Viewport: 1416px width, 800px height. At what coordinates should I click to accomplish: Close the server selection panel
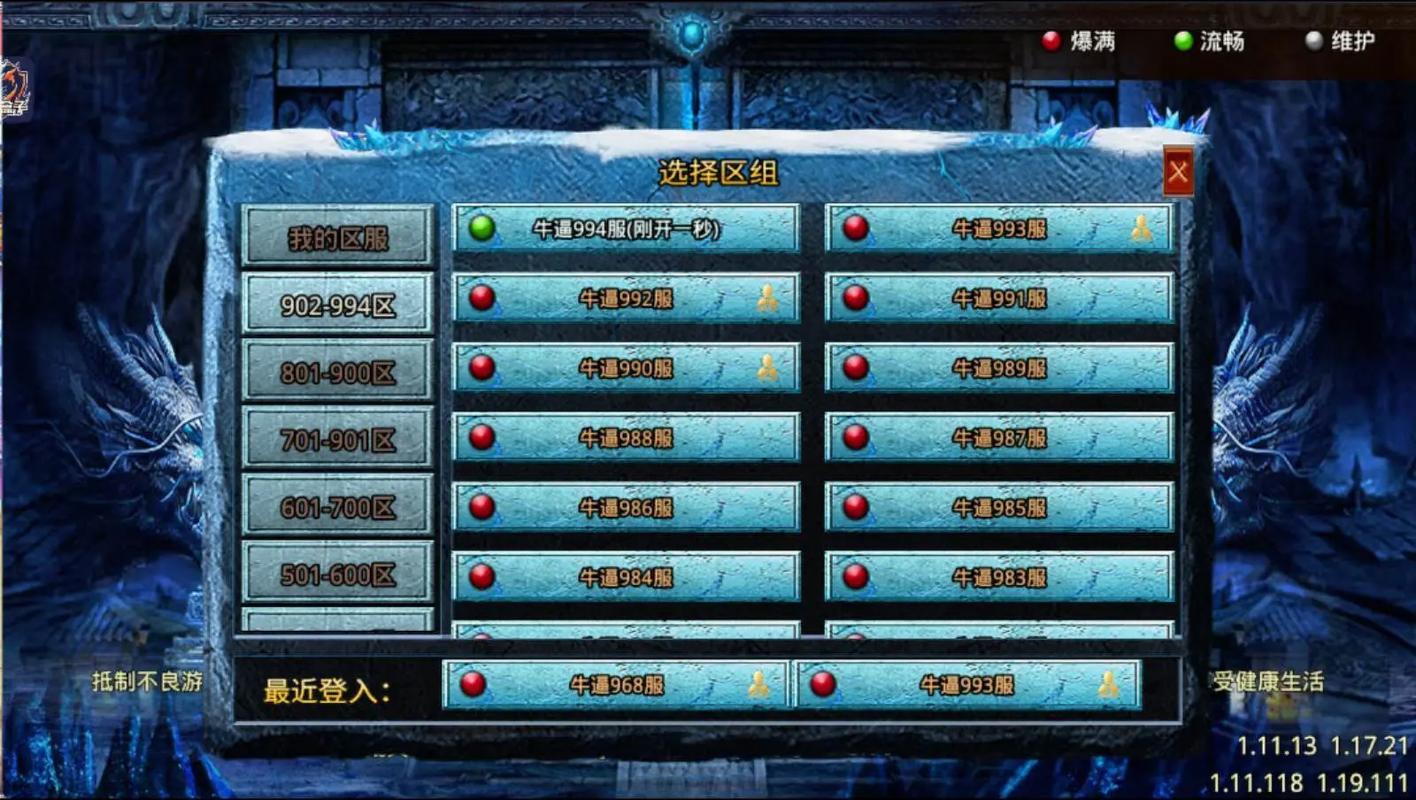click(x=1178, y=173)
